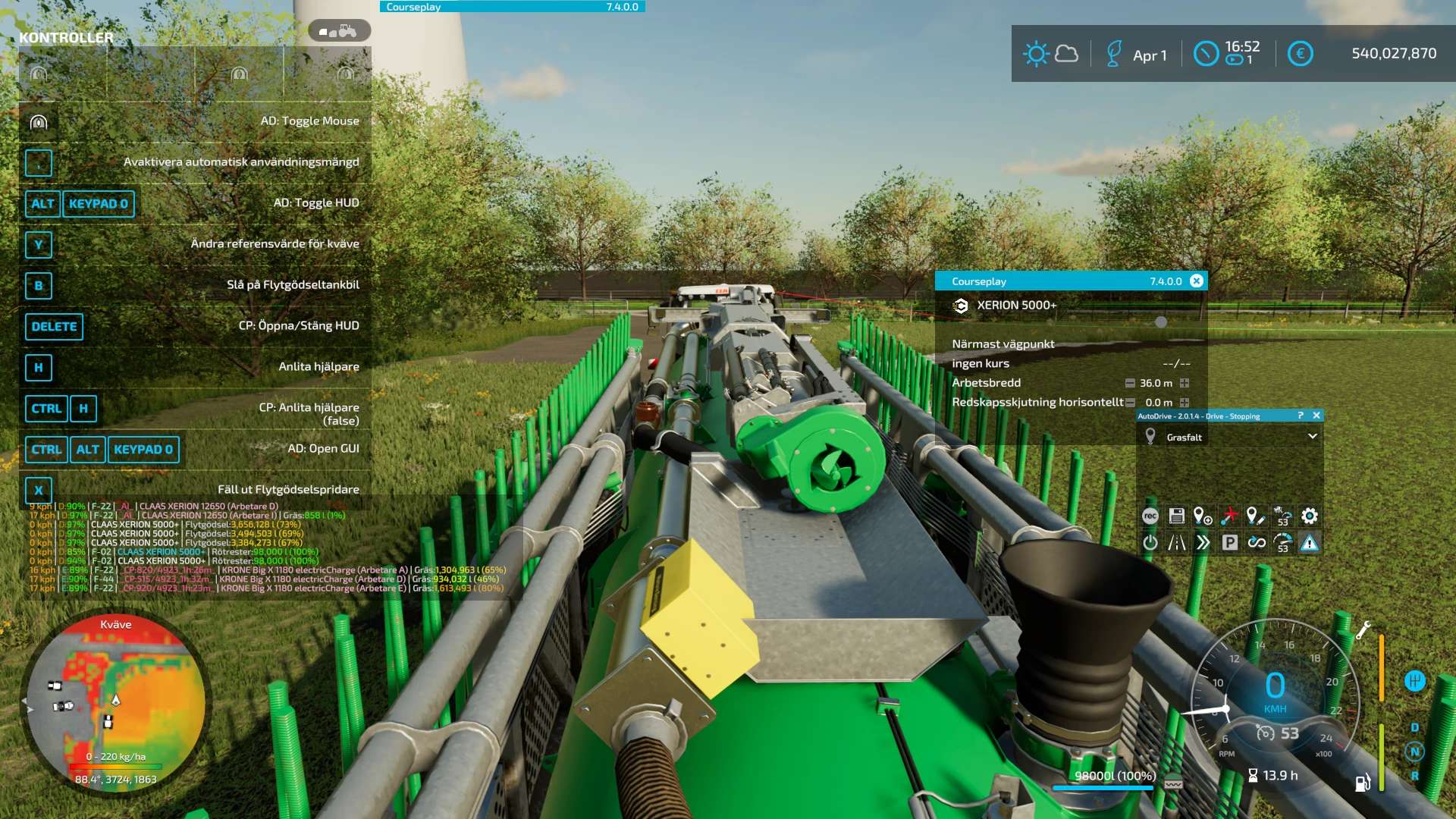Close the AutoDrive window
Viewport: 1456px width, 819px height.
(1316, 416)
